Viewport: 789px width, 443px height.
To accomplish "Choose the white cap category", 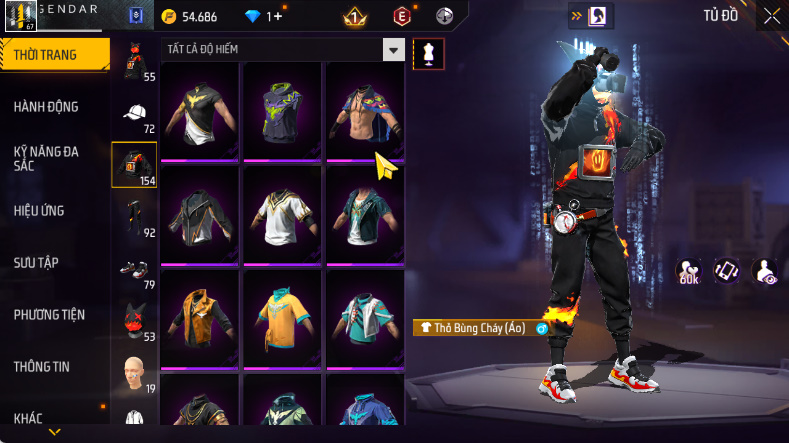I will (x=136, y=114).
